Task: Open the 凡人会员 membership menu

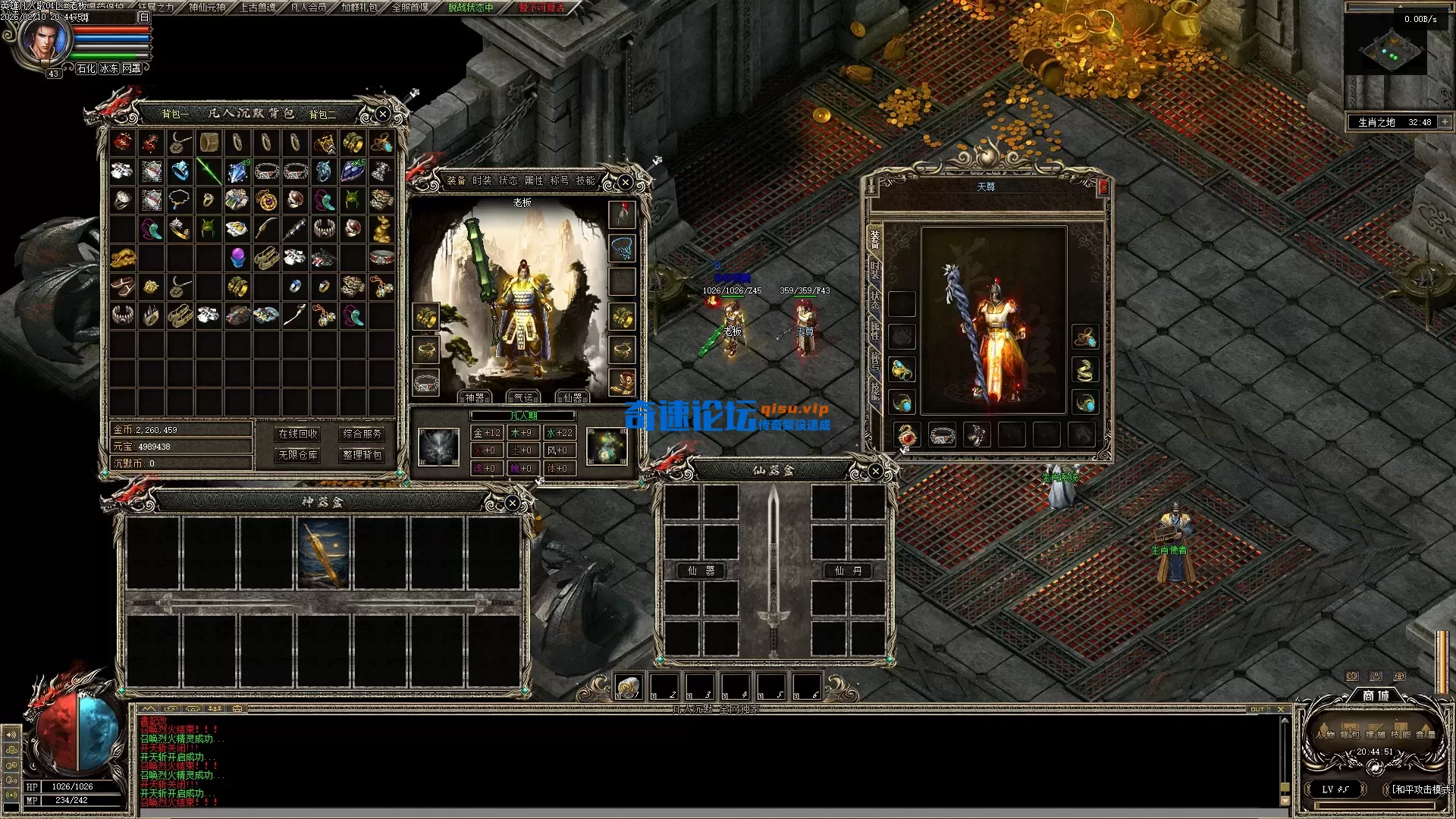Action: 309,8
